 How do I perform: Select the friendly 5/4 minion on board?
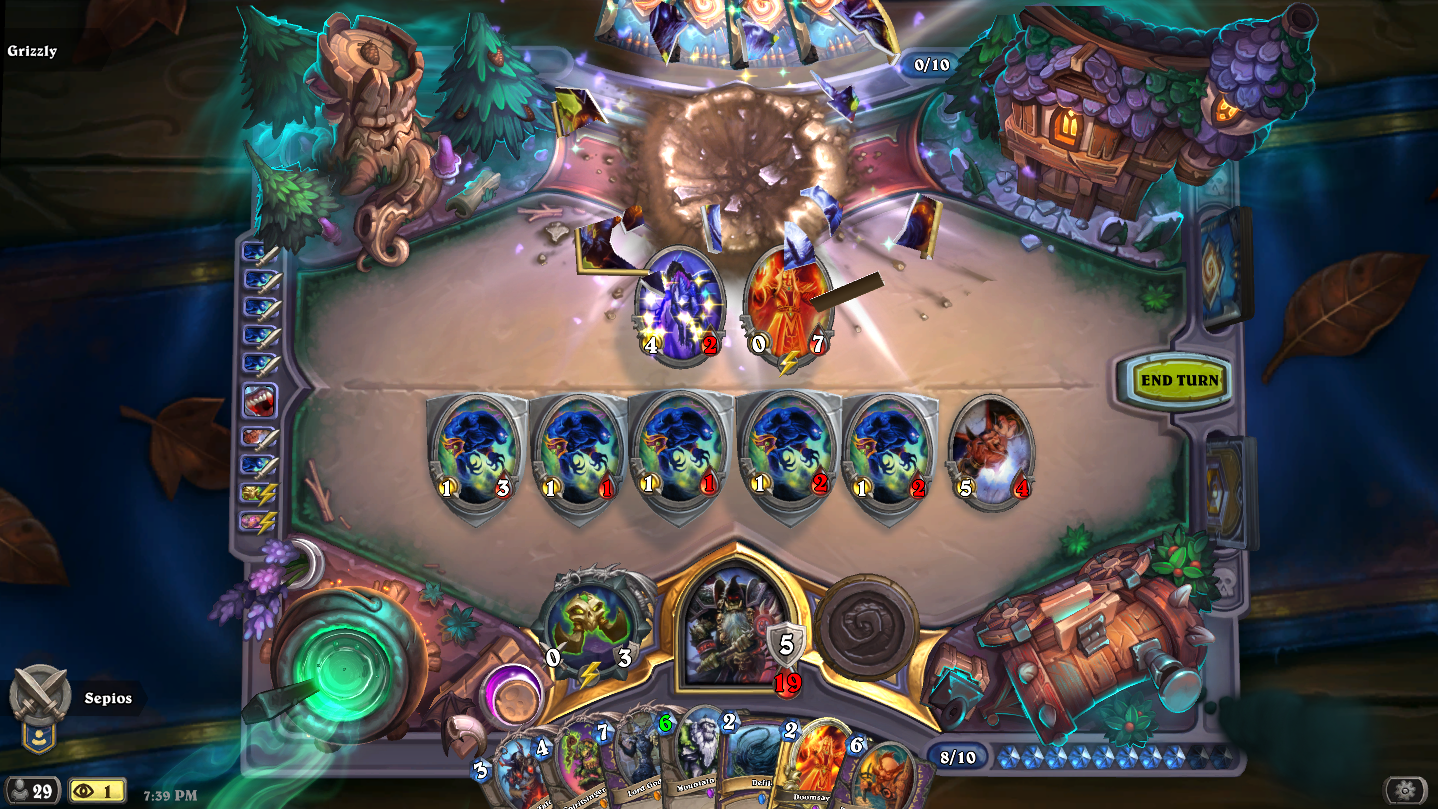pos(991,452)
